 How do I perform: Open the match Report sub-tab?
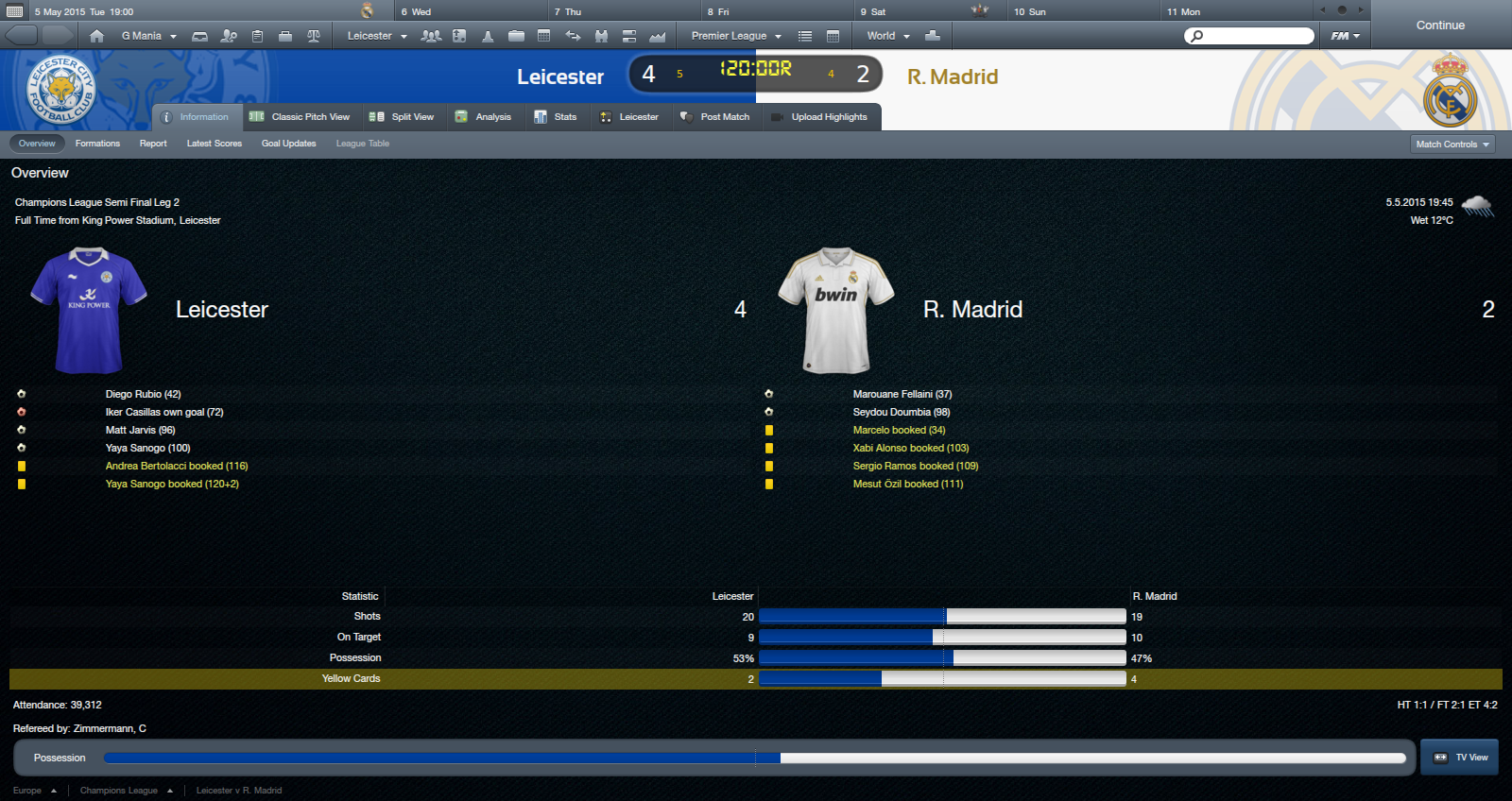tap(153, 144)
